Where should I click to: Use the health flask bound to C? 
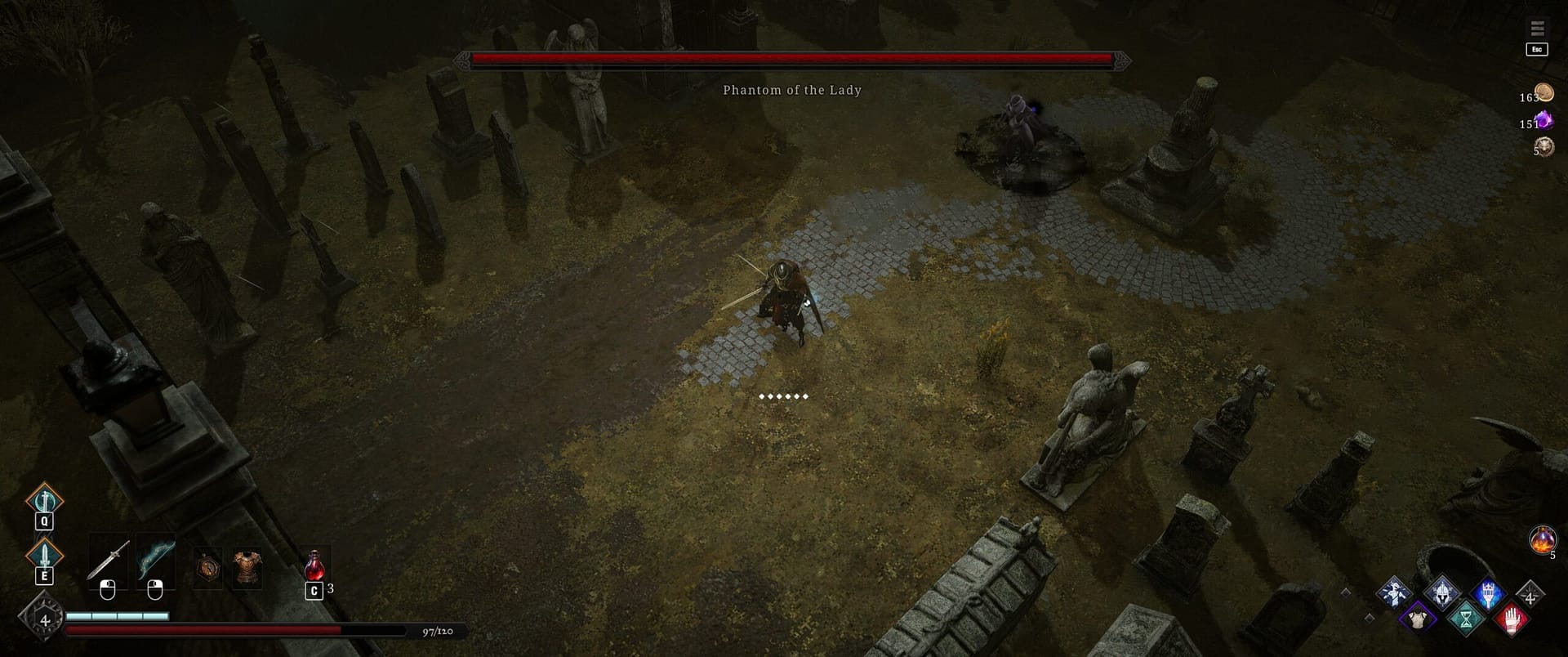(x=315, y=565)
